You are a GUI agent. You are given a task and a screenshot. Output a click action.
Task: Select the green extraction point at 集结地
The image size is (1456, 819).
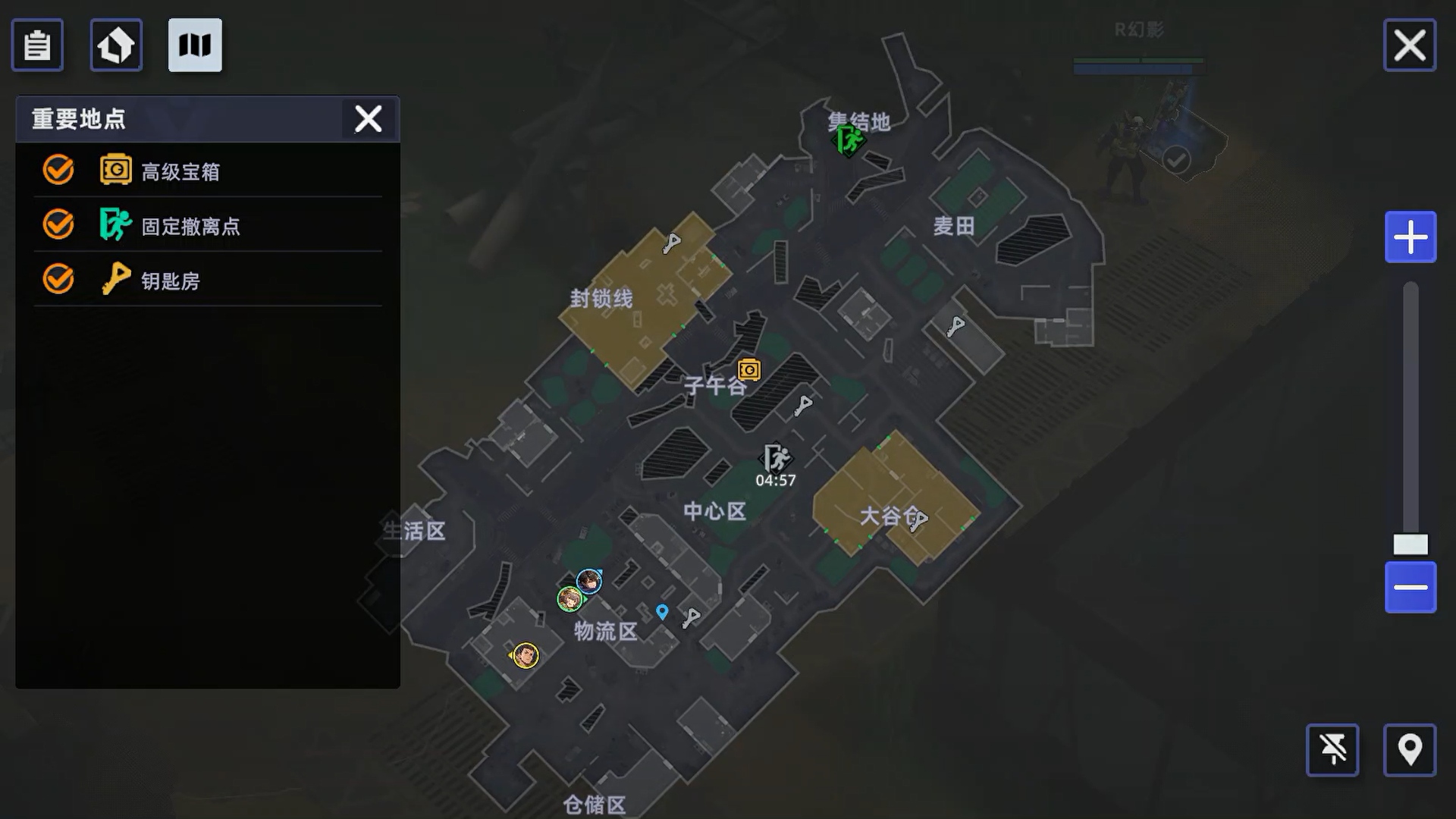point(849,140)
